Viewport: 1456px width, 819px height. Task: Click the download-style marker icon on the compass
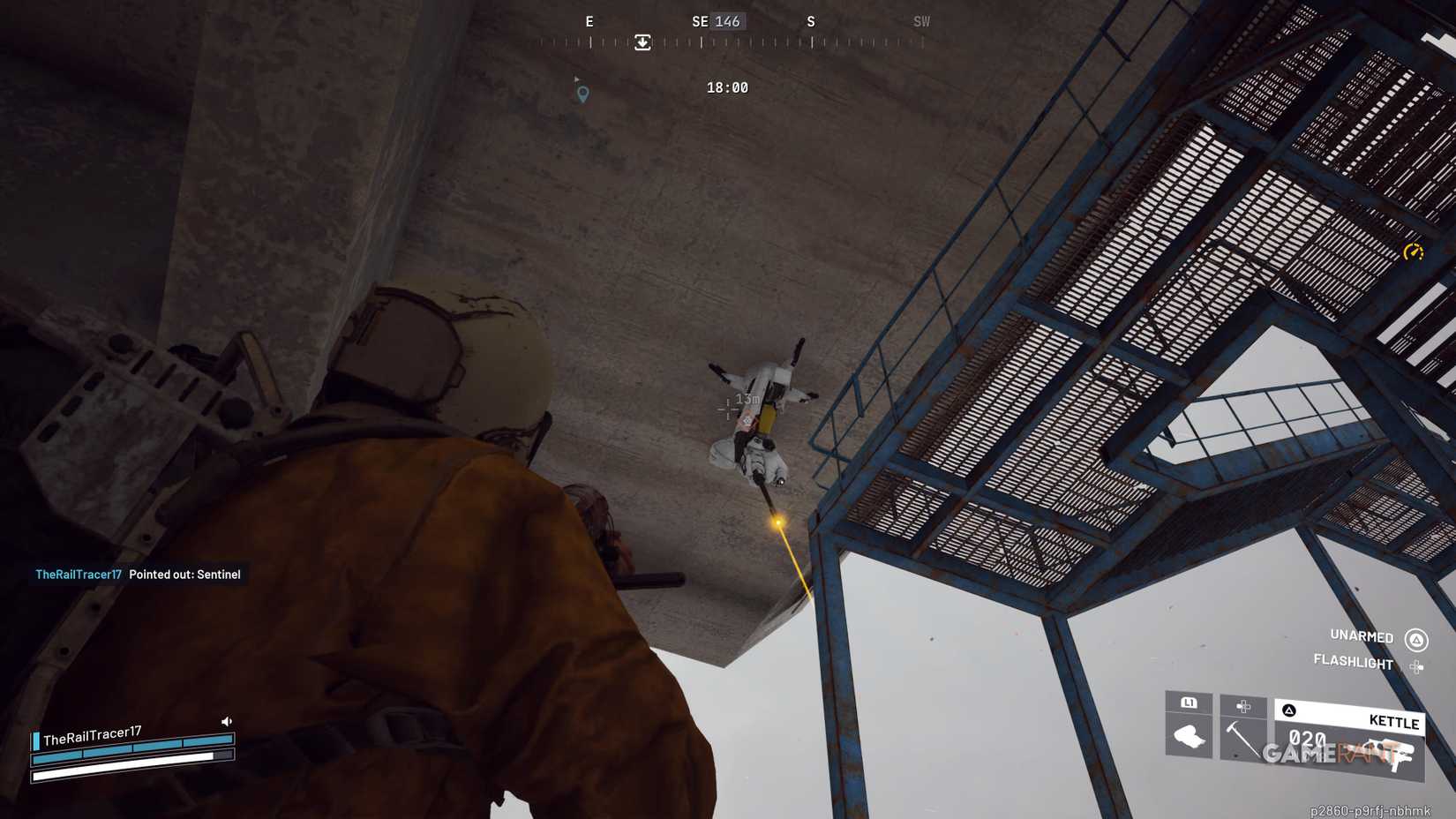pos(642,41)
